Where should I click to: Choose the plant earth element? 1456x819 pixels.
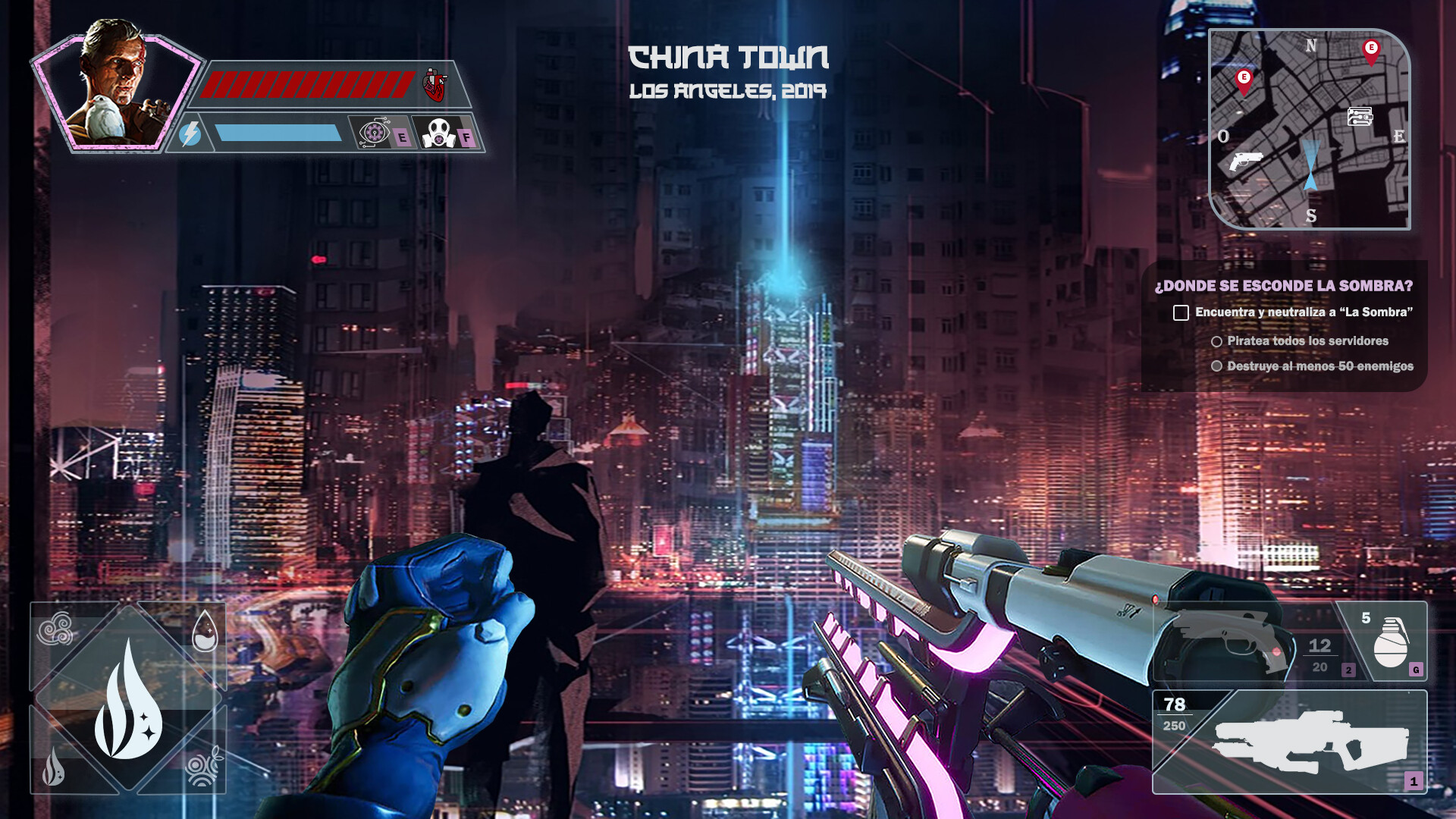[203, 767]
